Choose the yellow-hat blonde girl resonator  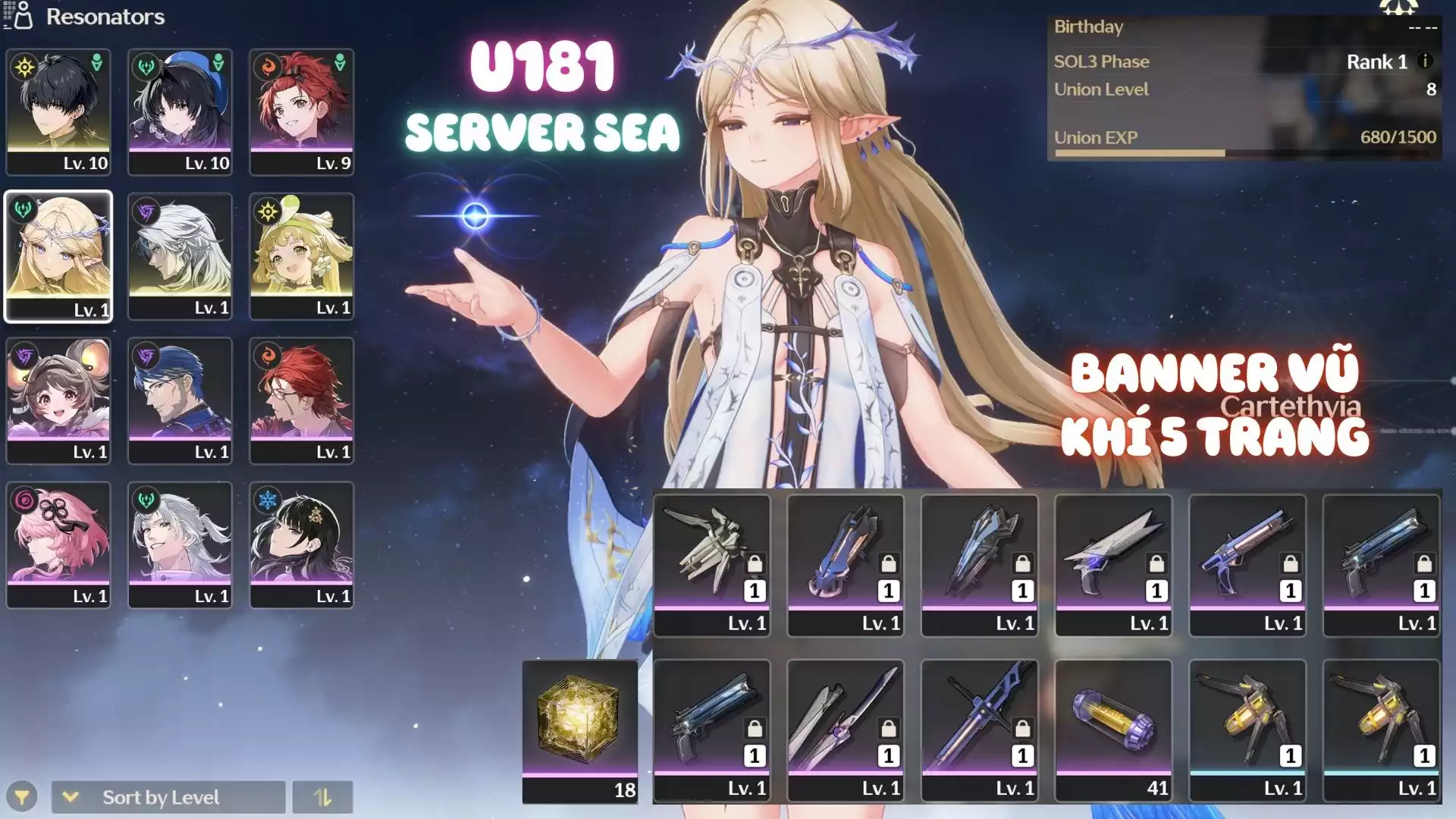tap(302, 256)
